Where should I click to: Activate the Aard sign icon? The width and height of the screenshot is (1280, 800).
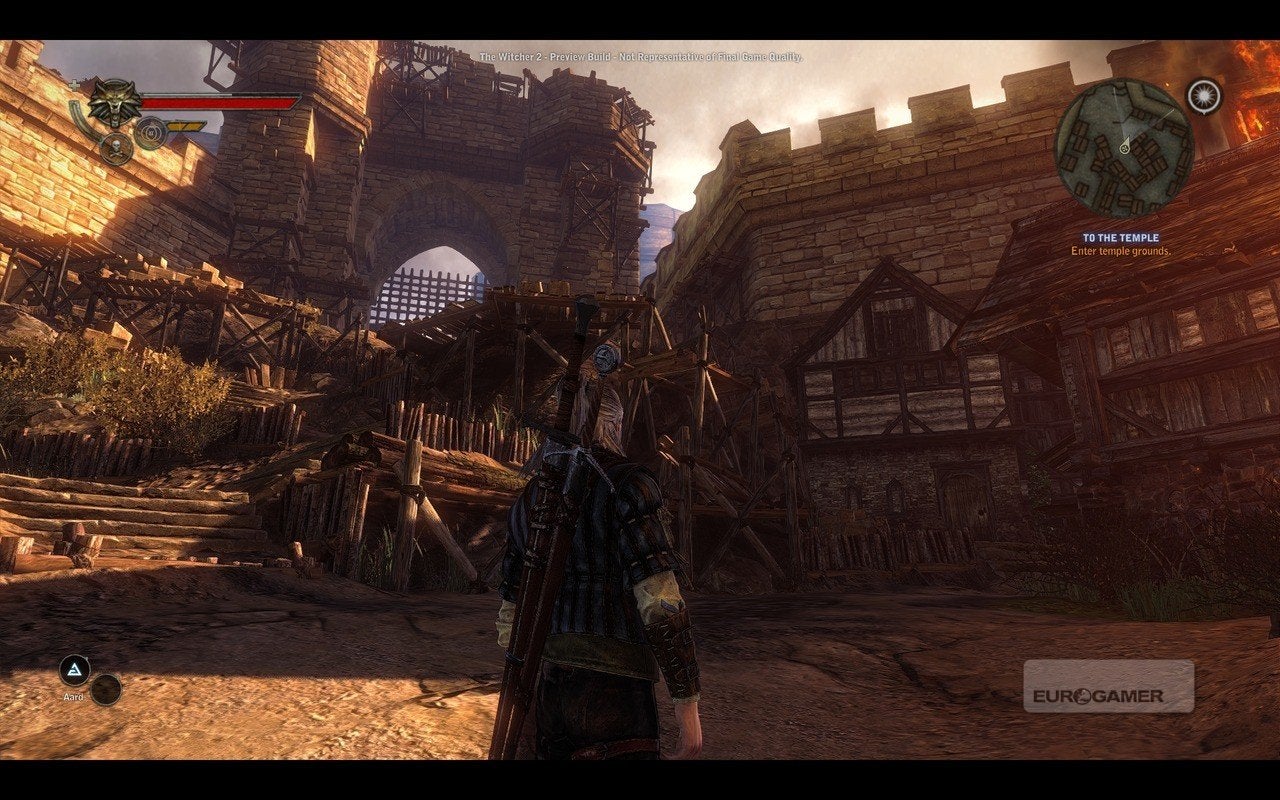tap(74, 670)
